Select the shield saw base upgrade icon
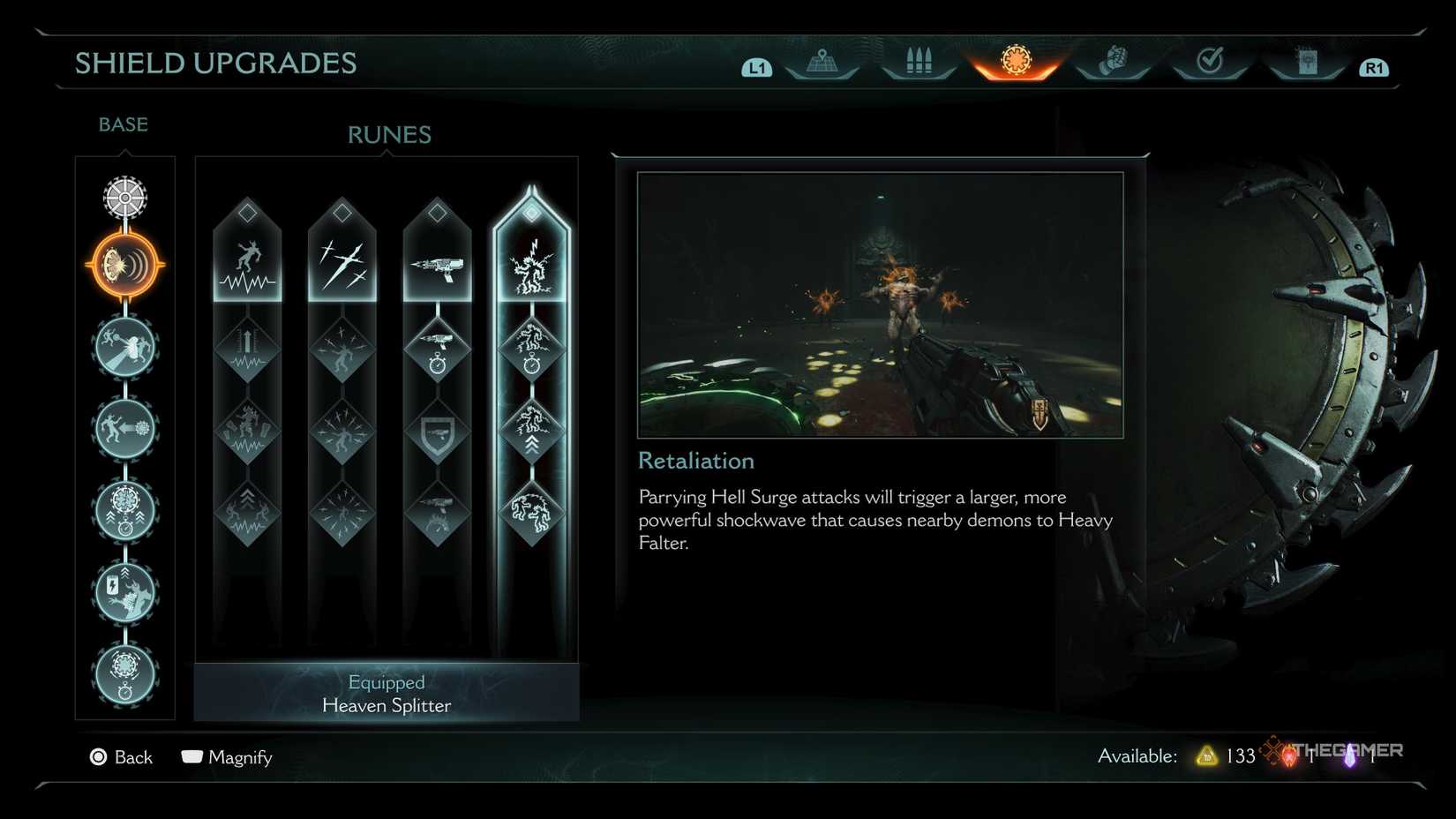The height and width of the screenshot is (819, 1456). [124, 198]
